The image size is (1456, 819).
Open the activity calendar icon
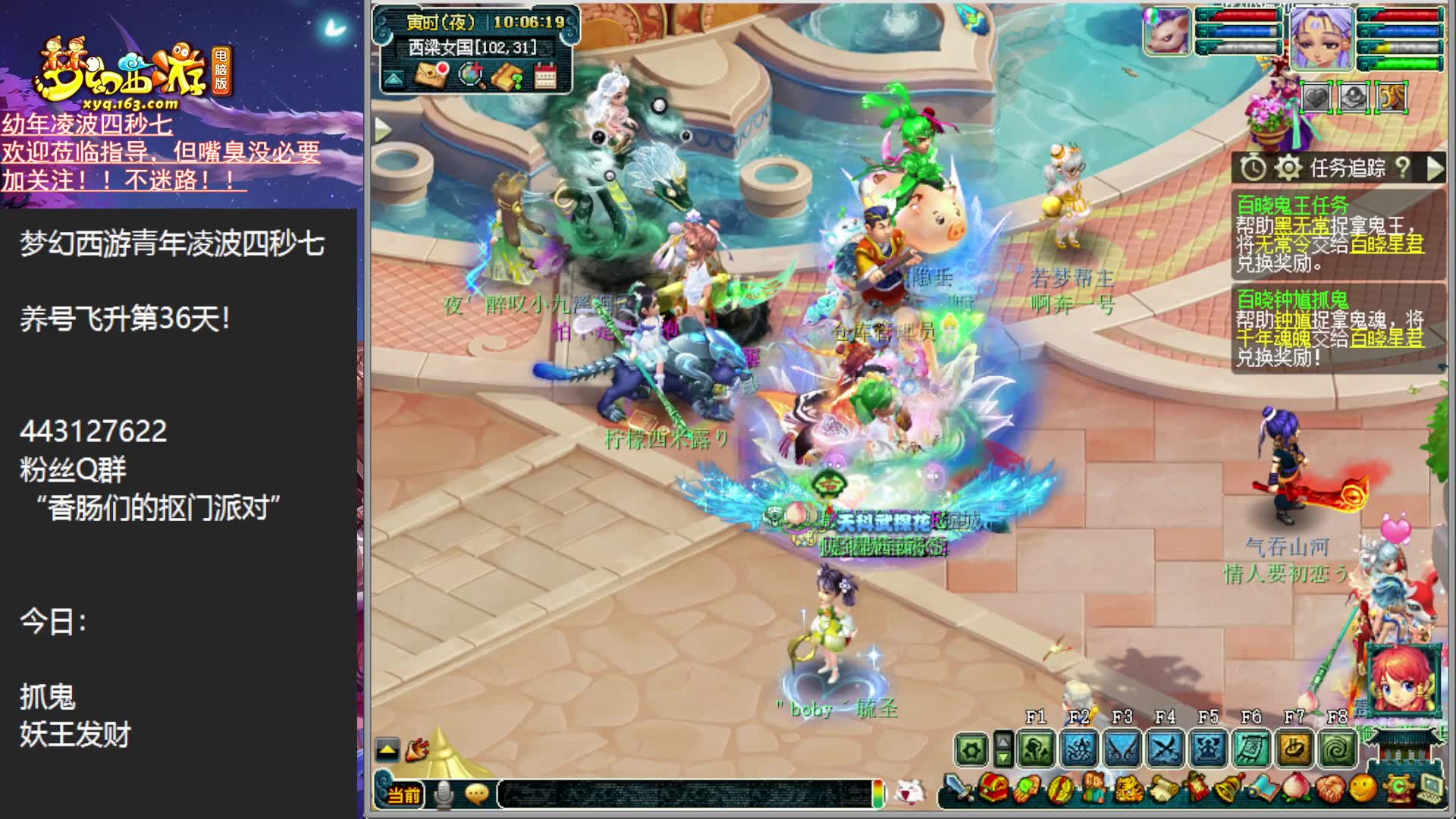(x=544, y=75)
